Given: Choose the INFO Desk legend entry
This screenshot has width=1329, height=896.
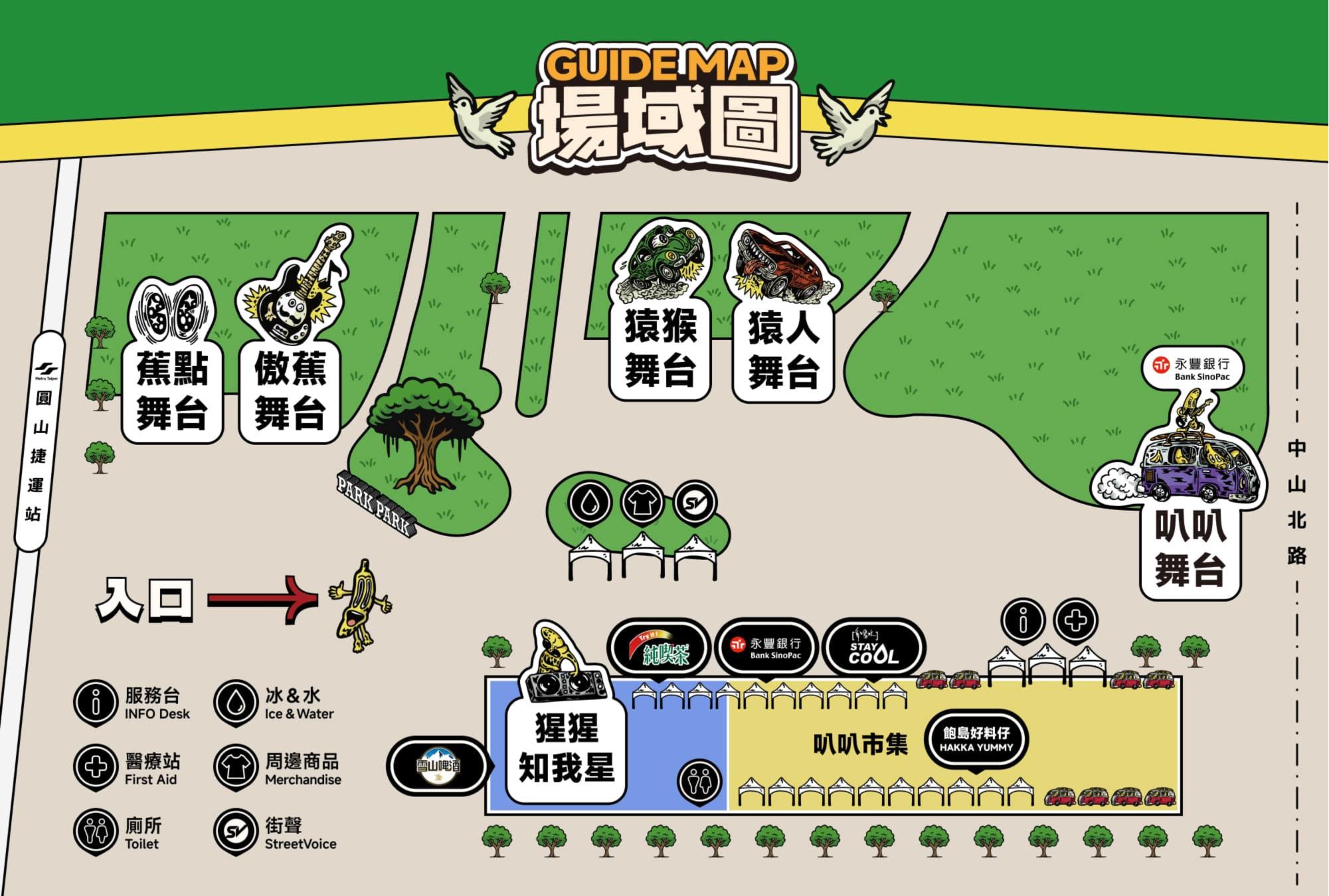Looking at the screenshot, I should coord(133,703).
